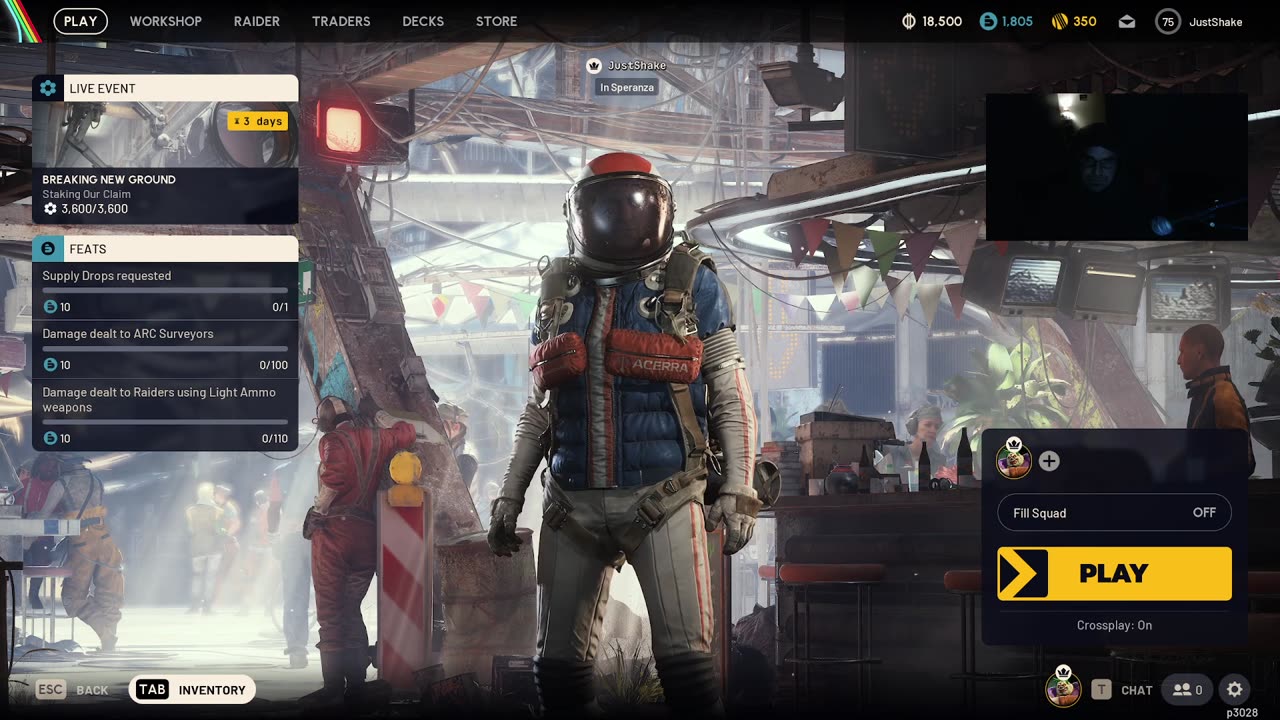Select the Decks tab

pos(423,21)
